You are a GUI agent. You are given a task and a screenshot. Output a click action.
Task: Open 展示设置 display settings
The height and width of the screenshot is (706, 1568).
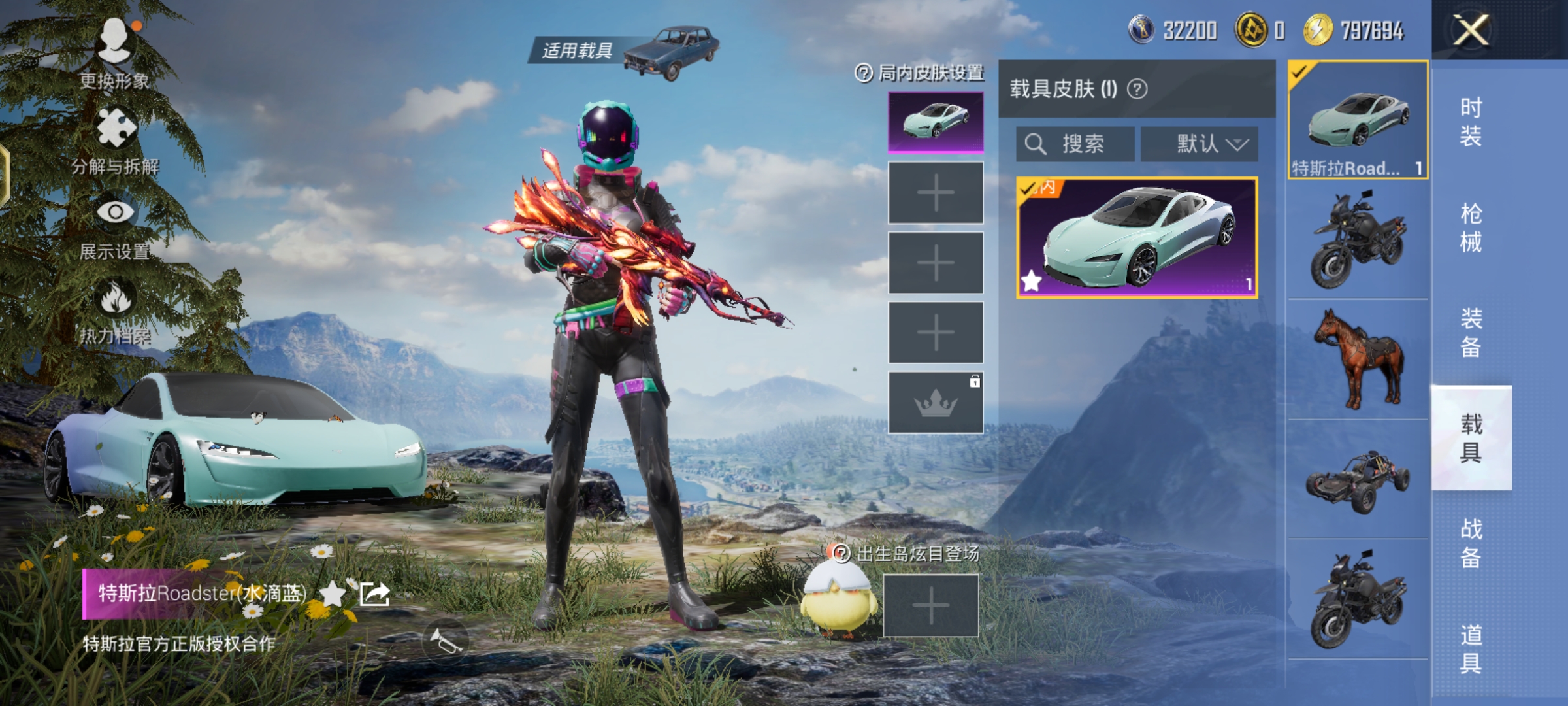tap(115, 226)
